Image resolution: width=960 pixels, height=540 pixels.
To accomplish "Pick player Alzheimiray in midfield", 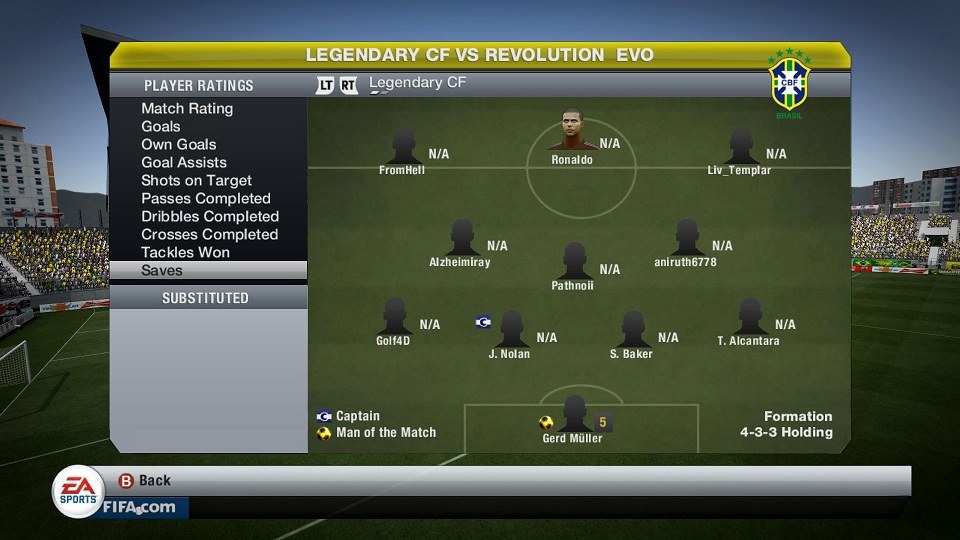I will pyautogui.click(x=461, y=243).
